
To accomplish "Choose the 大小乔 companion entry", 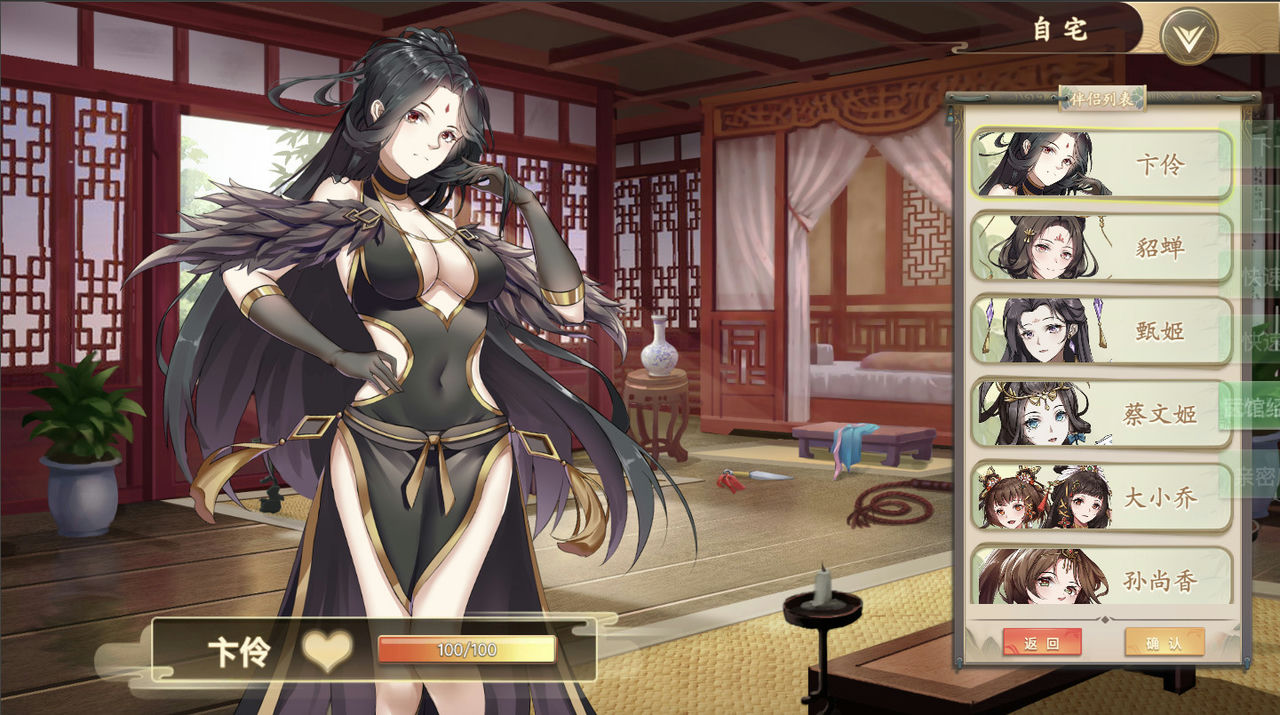I will (x=1101, y=496).
